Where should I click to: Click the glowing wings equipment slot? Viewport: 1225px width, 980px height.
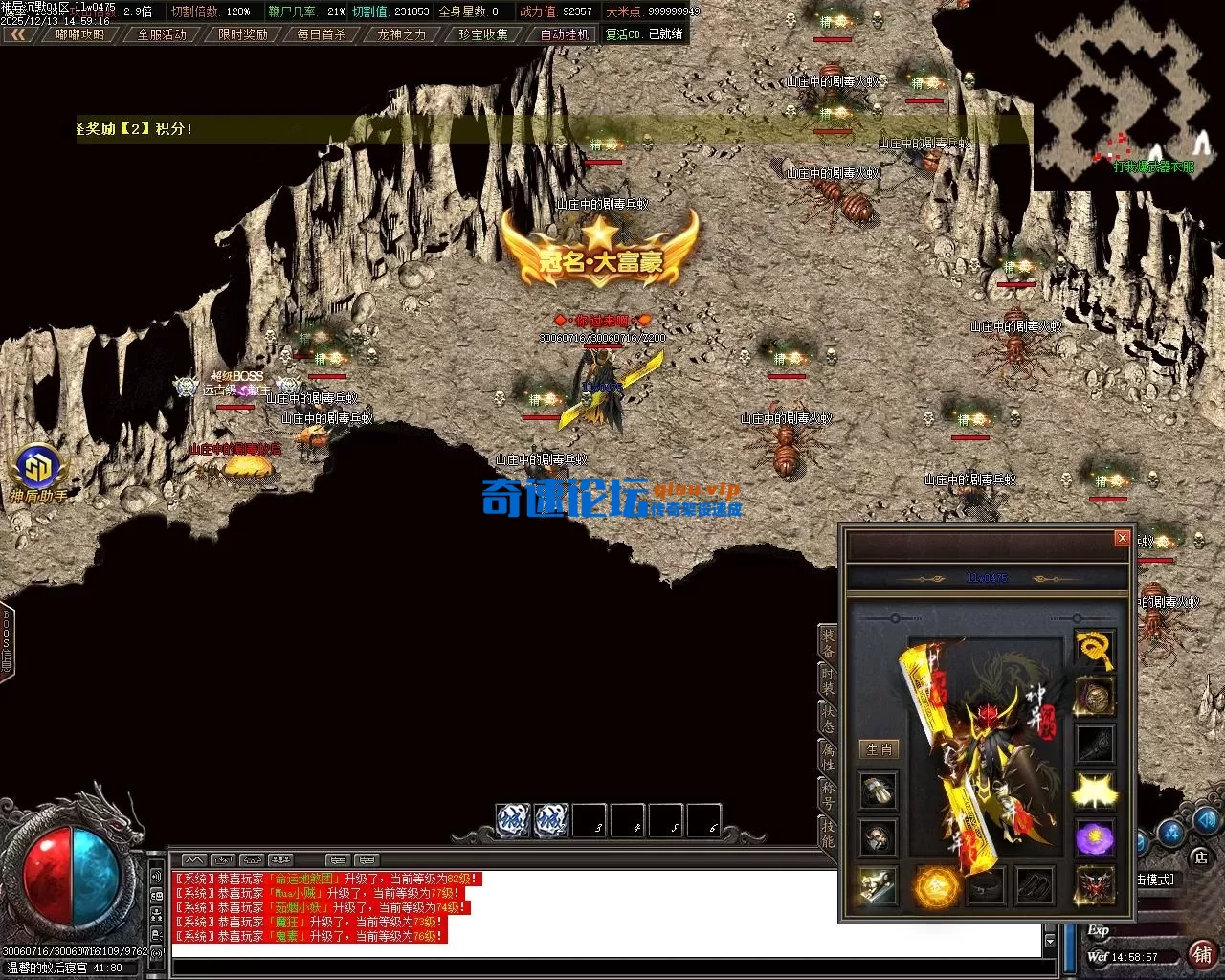click(1094, 788)
